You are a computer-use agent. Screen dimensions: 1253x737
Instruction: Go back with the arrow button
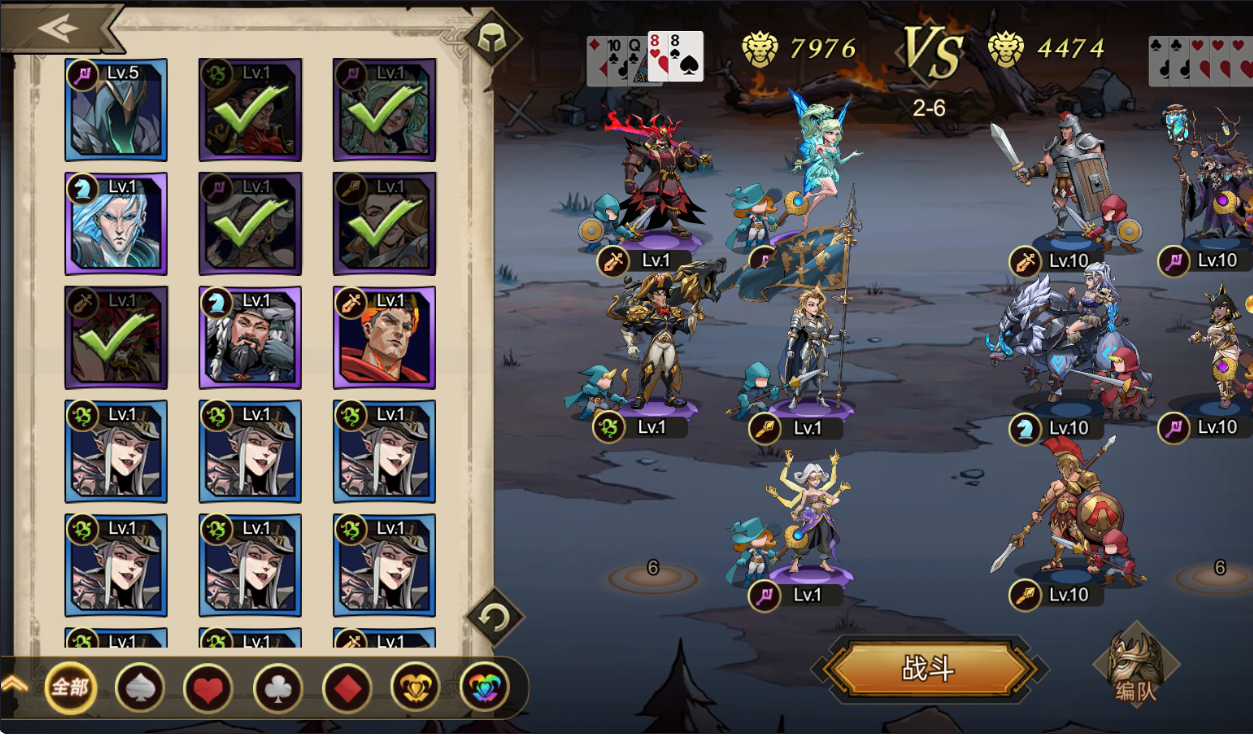click(58, 27)
